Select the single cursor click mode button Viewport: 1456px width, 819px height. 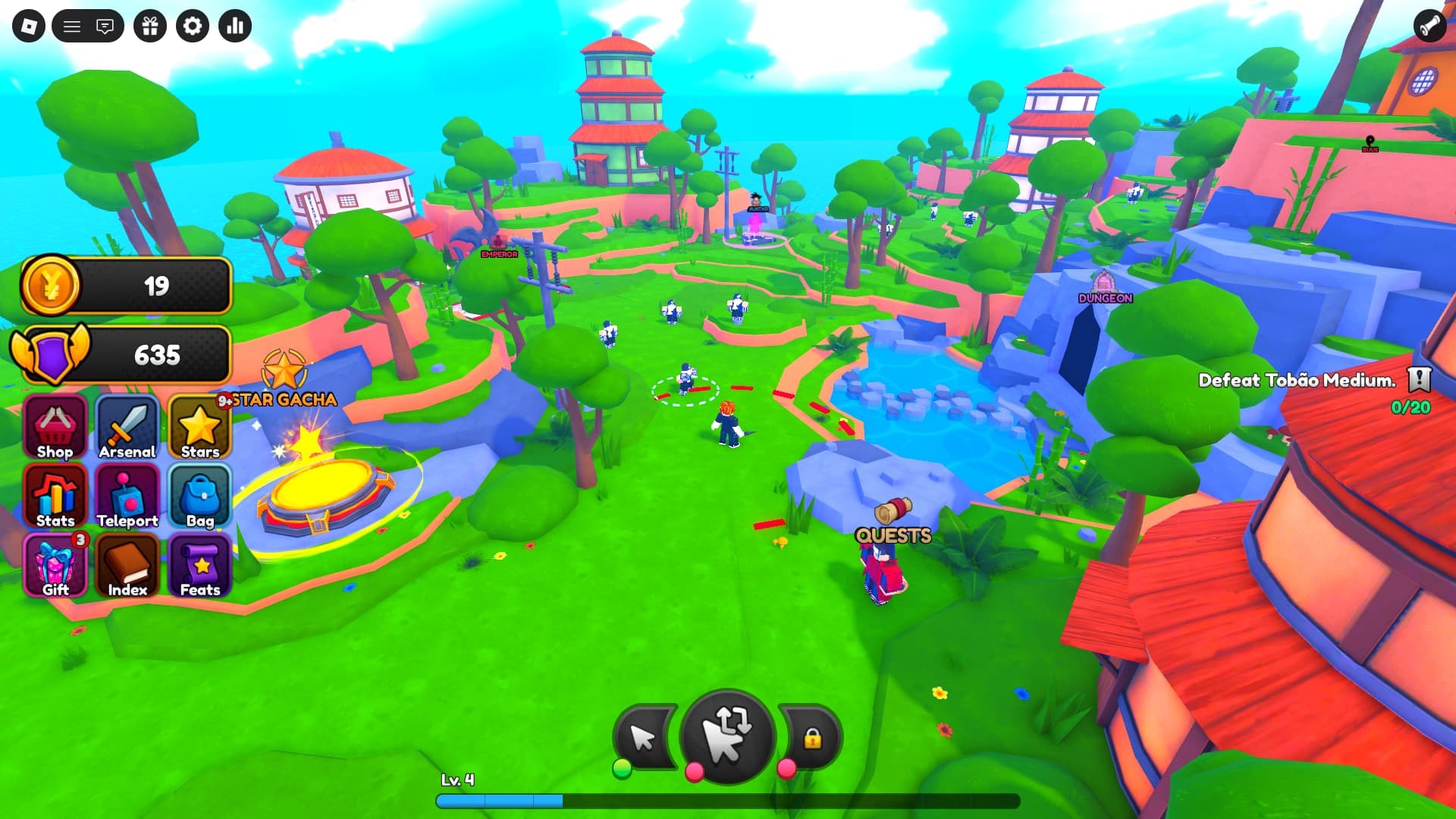click(645, 737)
